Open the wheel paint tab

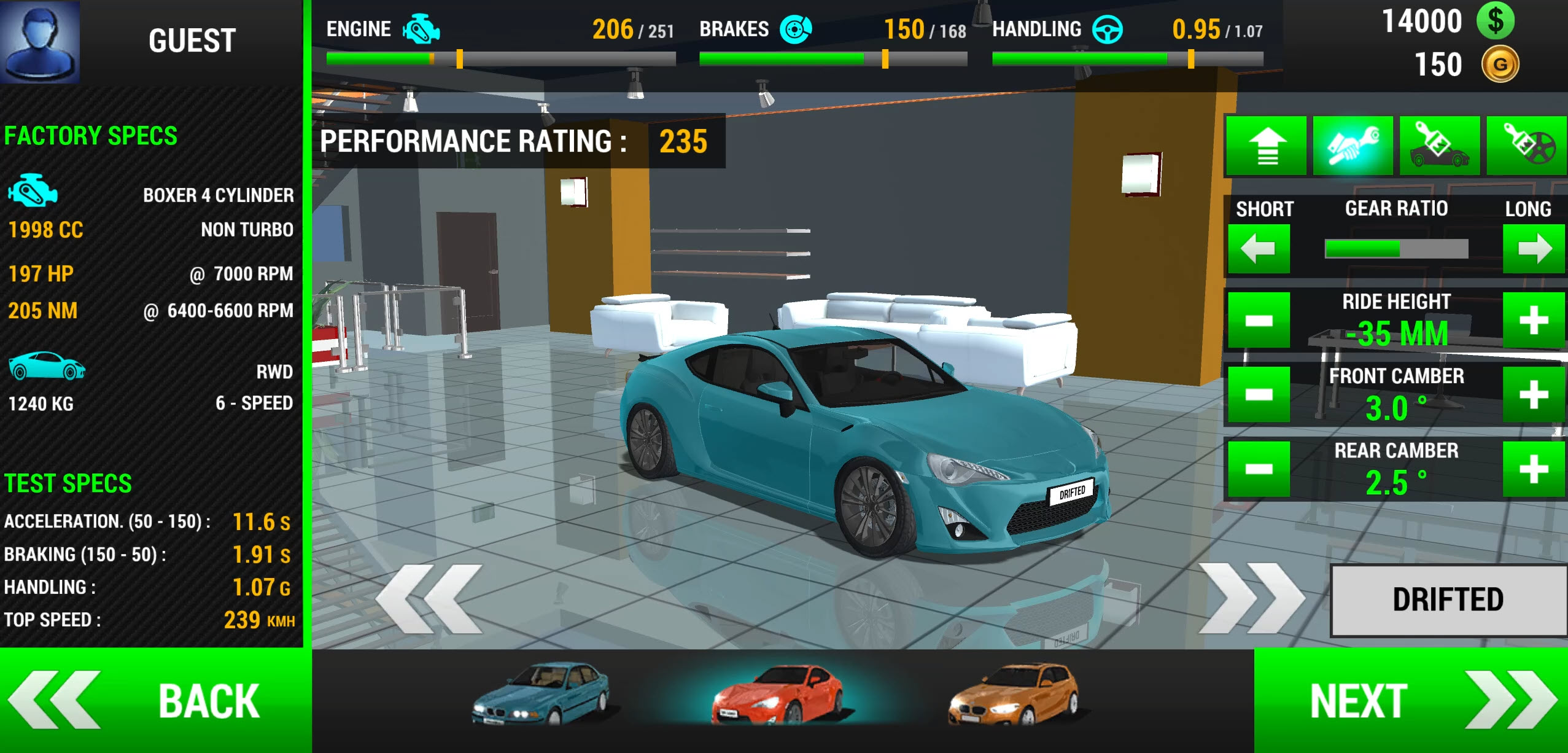coord(1527,146)
